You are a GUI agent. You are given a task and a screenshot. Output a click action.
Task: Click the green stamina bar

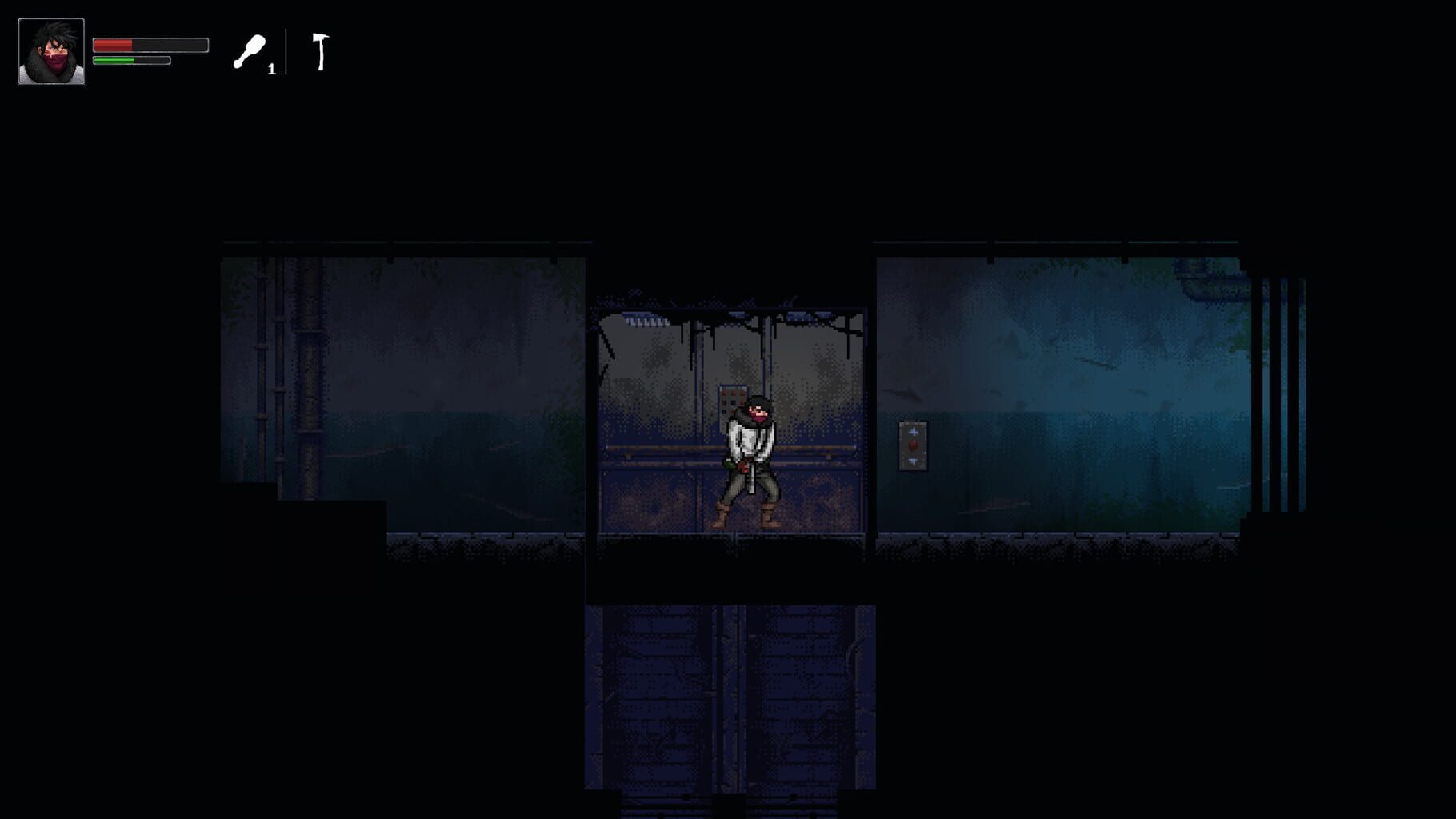(x=132, y=60)
